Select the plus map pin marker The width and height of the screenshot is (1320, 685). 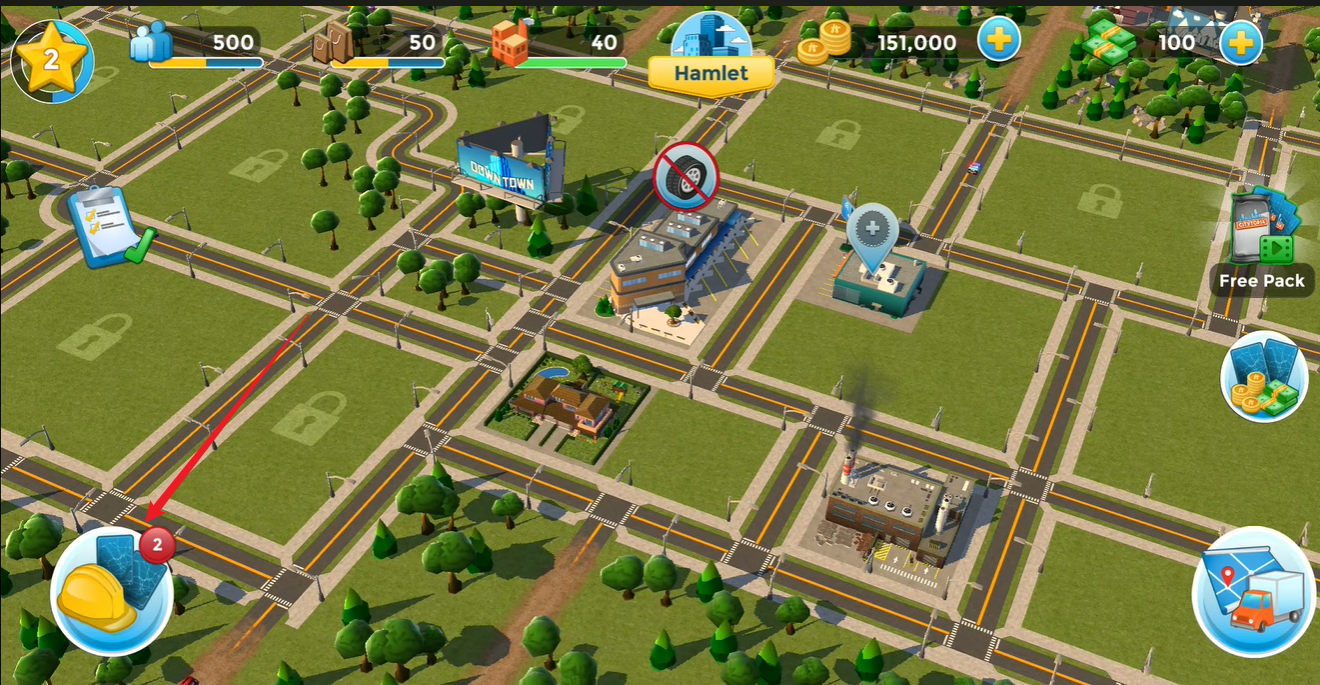pos(873,234)
